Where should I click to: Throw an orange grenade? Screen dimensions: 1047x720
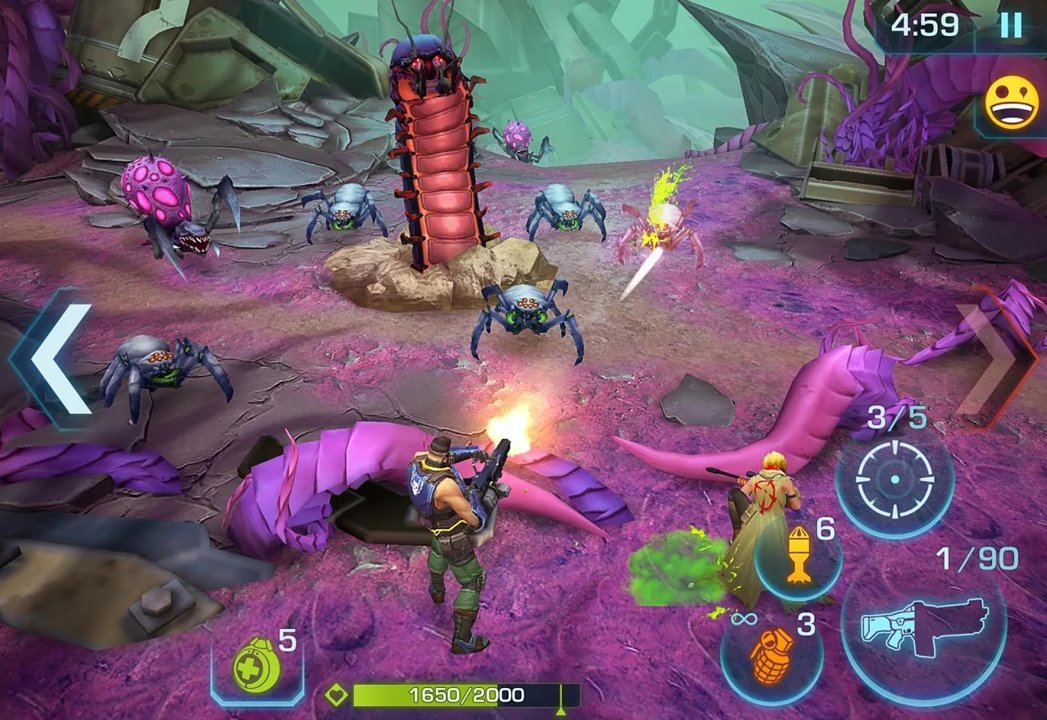coord(771,656)
